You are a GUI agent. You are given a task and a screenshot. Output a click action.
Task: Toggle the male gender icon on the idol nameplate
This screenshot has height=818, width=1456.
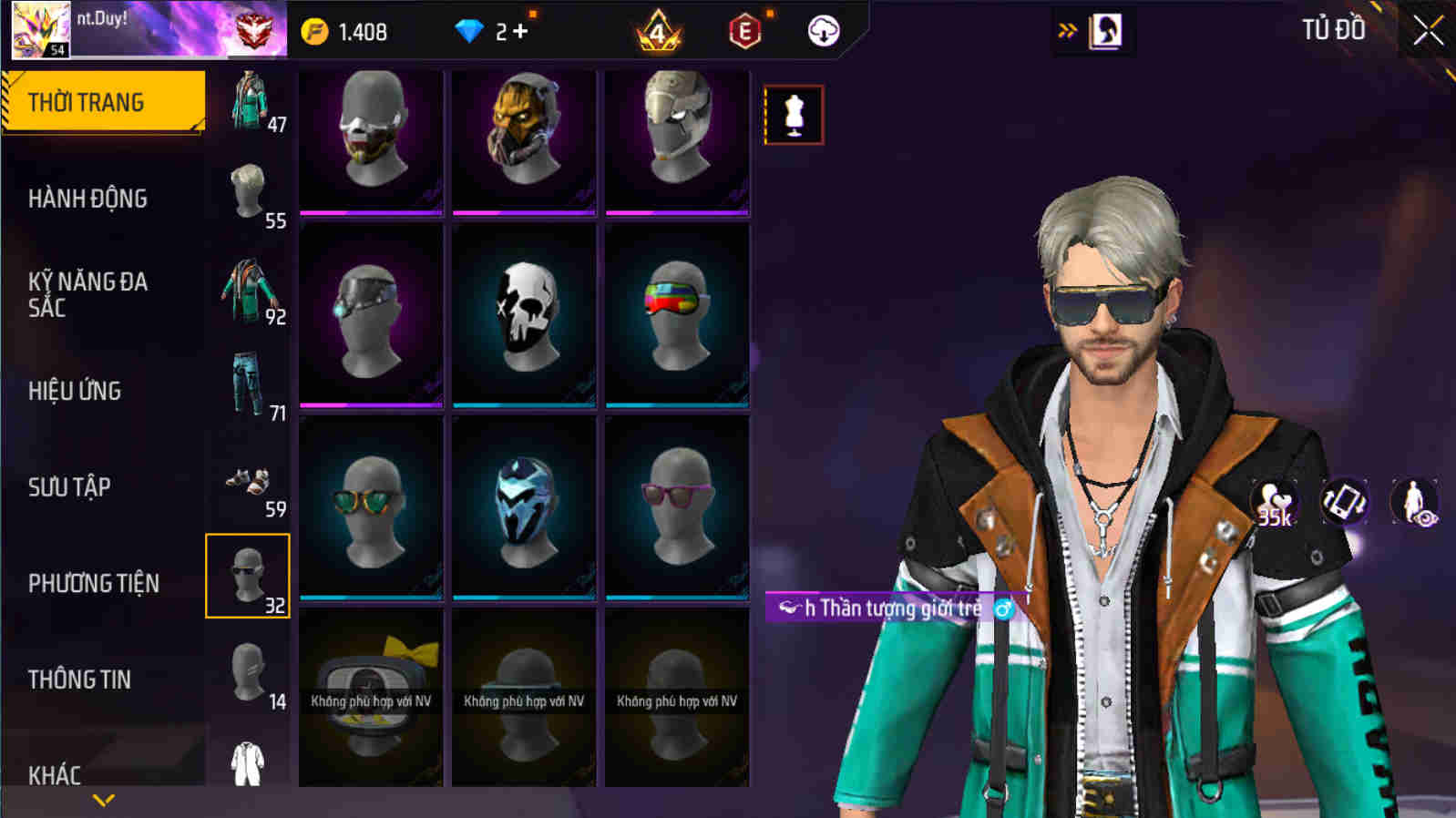[x=1004, y=609]
